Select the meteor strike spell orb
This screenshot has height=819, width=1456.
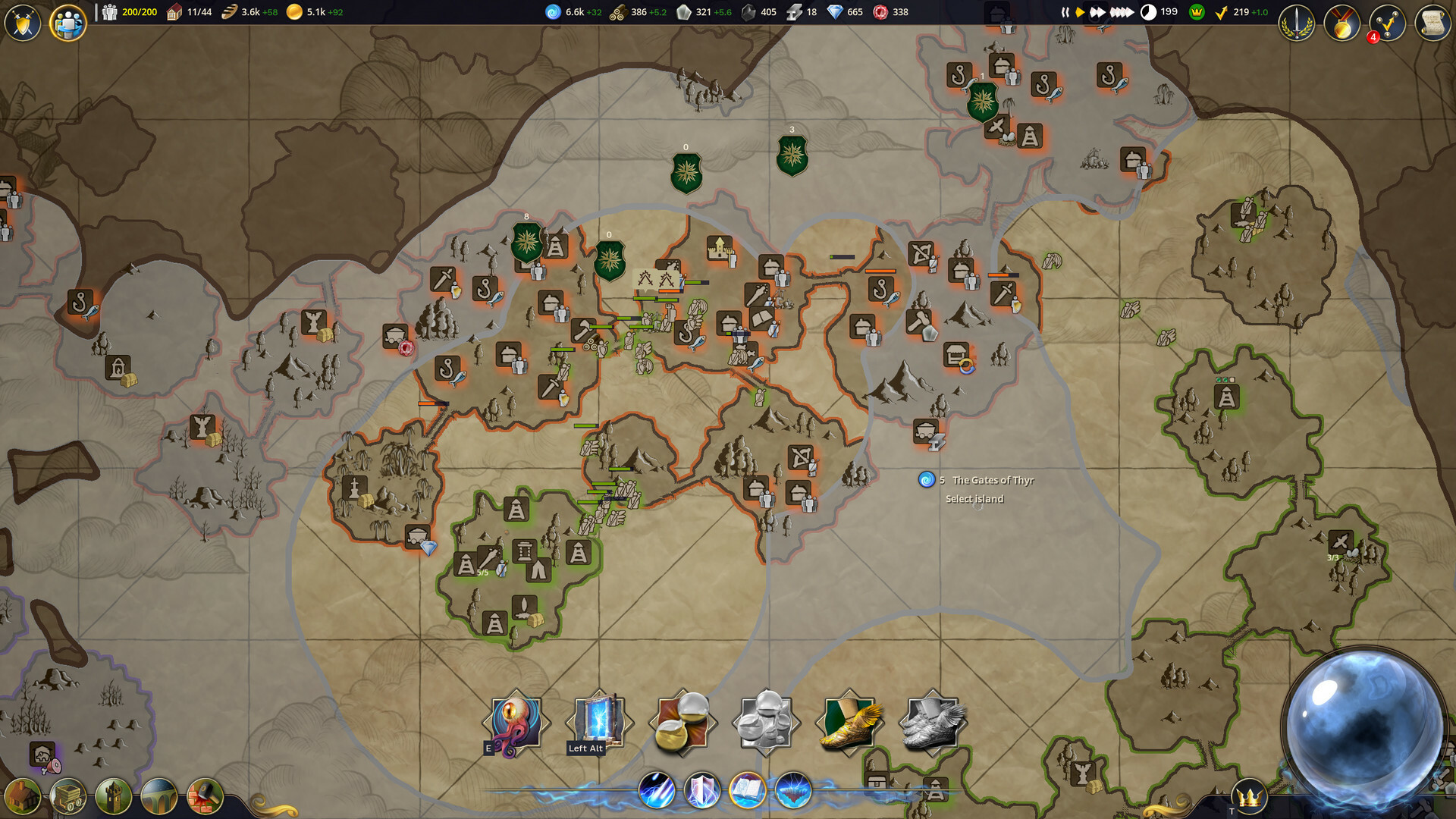coord(657,789)
